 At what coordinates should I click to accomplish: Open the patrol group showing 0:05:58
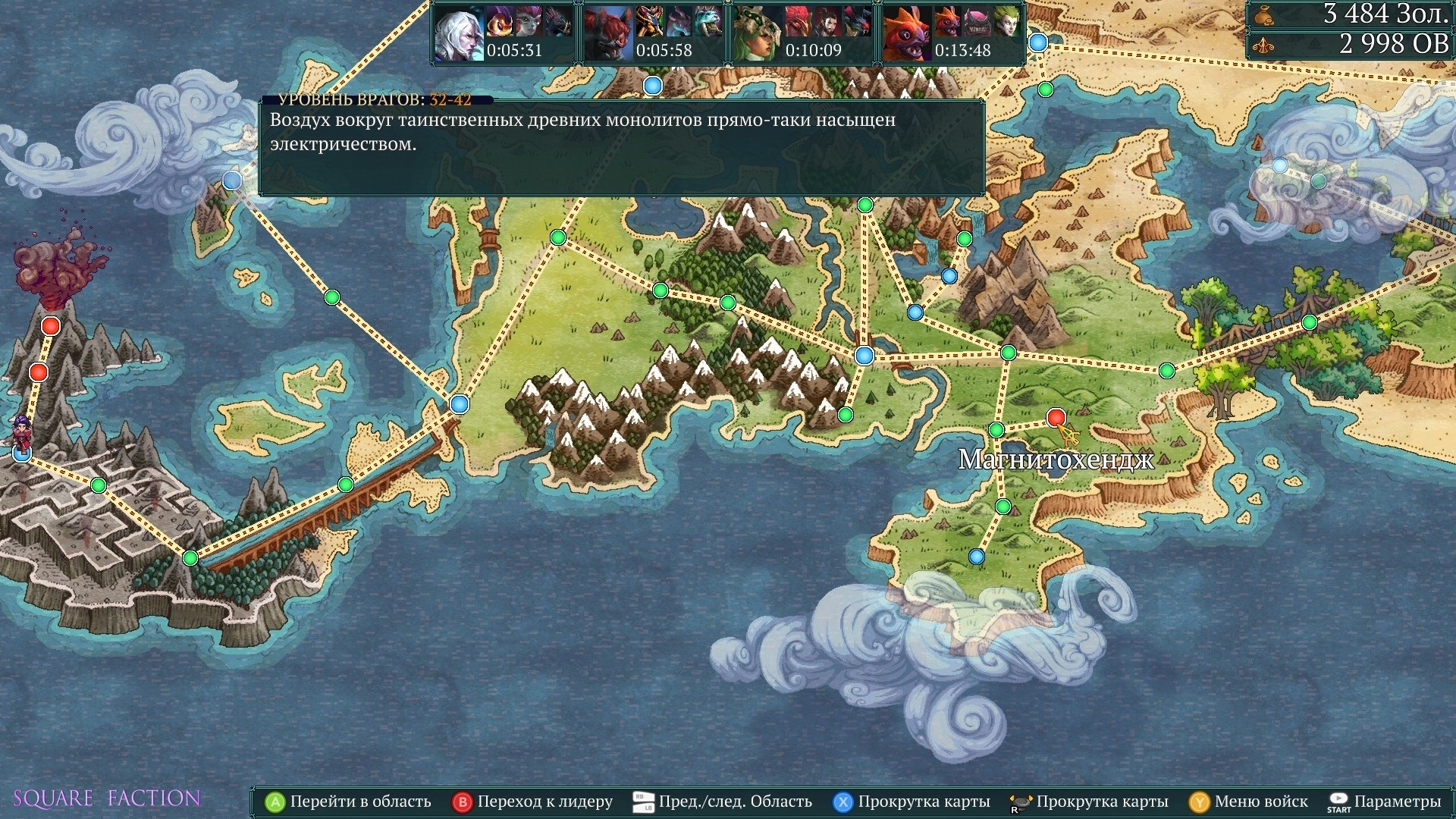click(653, 33)
